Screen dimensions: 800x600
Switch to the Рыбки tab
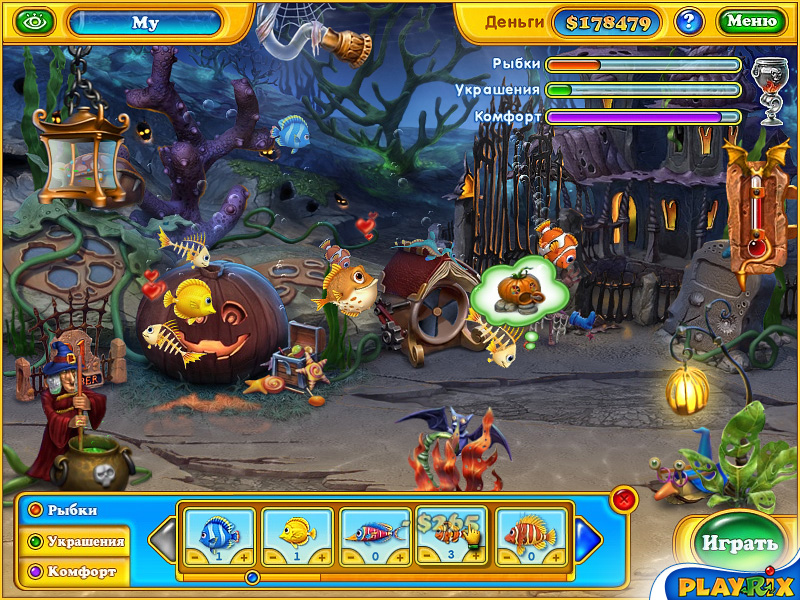72,510
